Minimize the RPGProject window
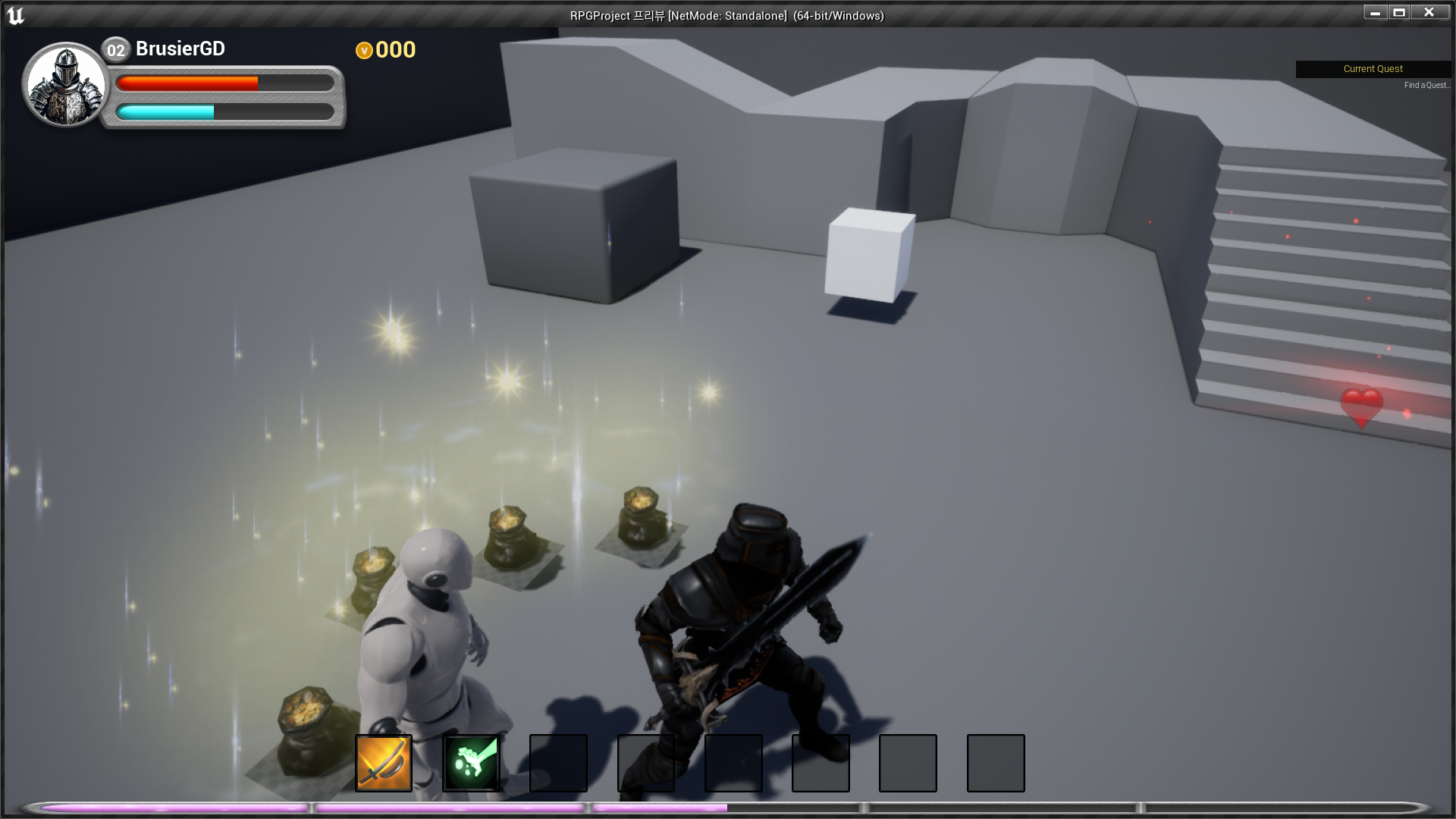The image size is (1456, 819). click(1375, 12)
